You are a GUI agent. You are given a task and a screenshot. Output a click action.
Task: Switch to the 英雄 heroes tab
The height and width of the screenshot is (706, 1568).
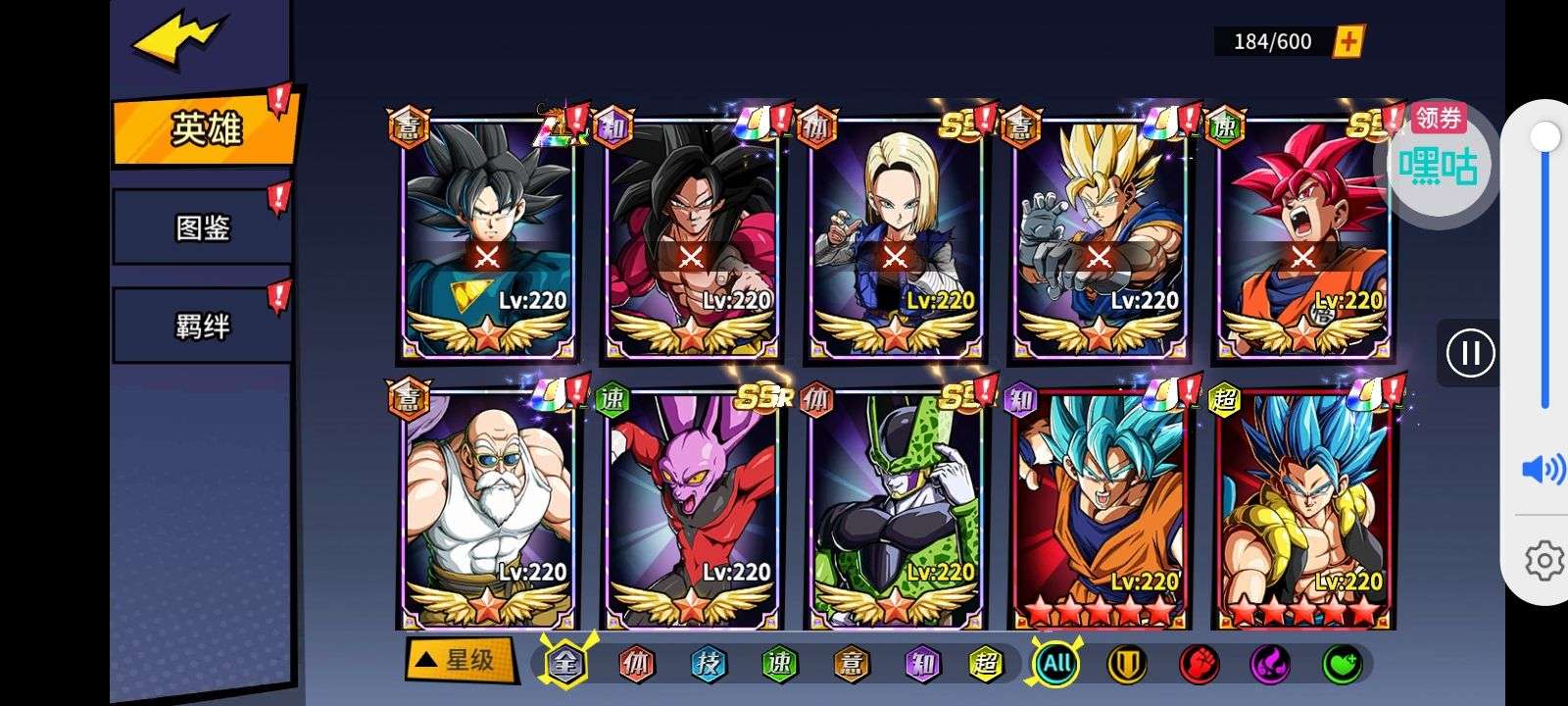point(205,128)
